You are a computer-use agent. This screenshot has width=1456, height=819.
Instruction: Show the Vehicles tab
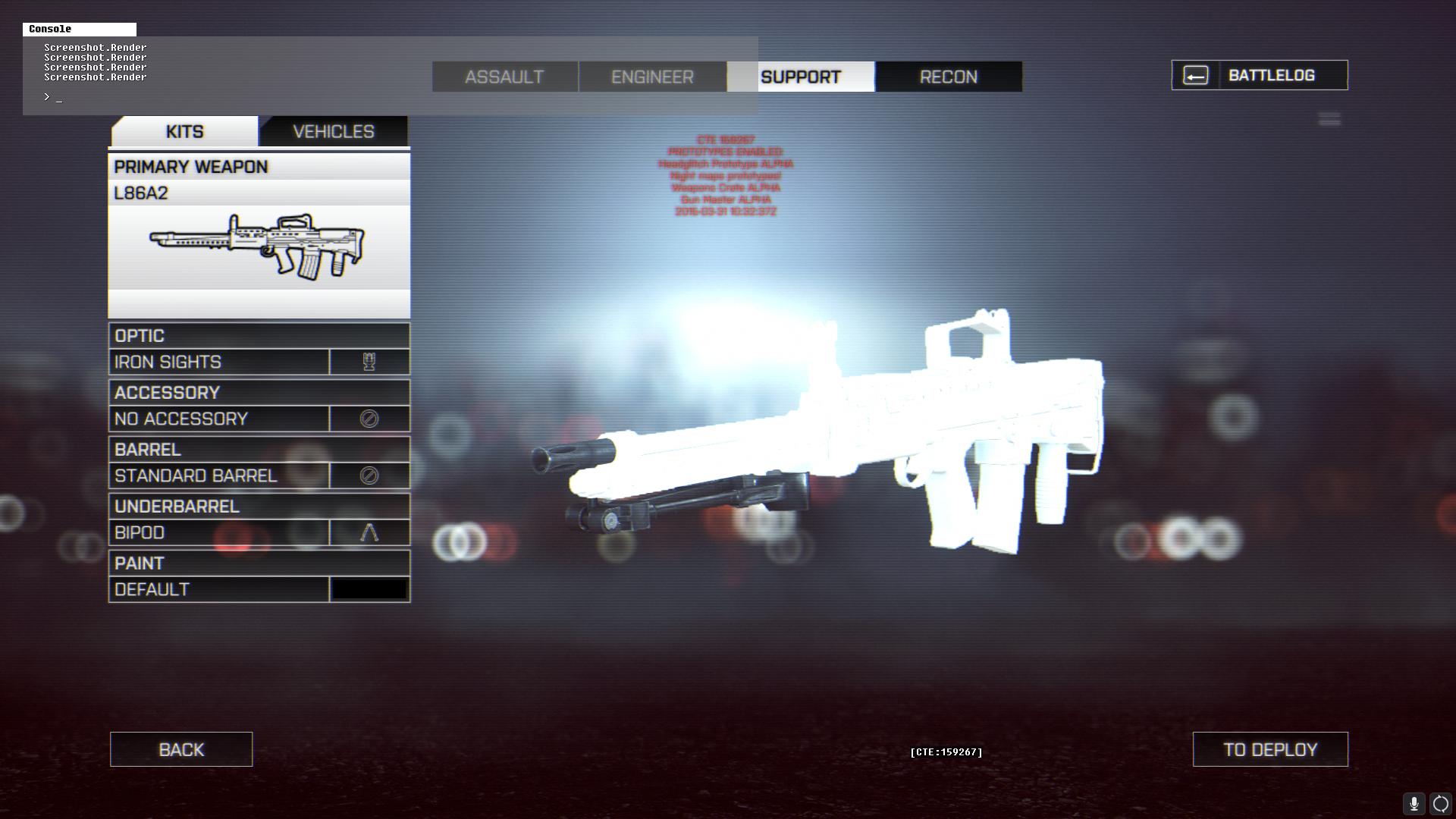[333, 131]
